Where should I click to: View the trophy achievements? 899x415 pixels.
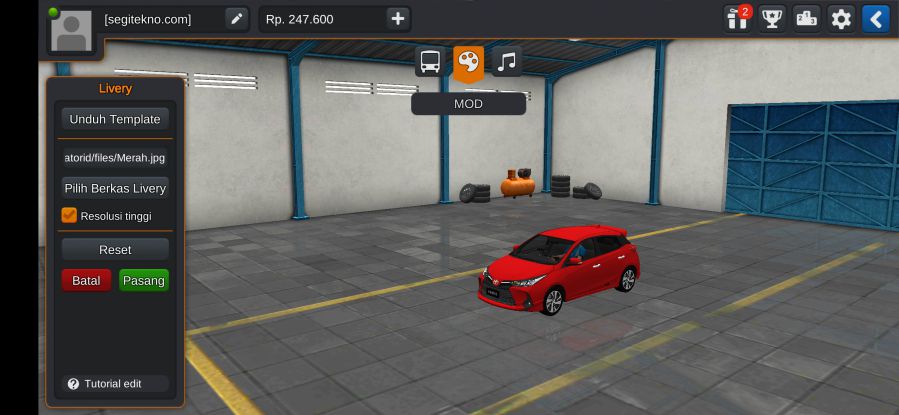771,18
